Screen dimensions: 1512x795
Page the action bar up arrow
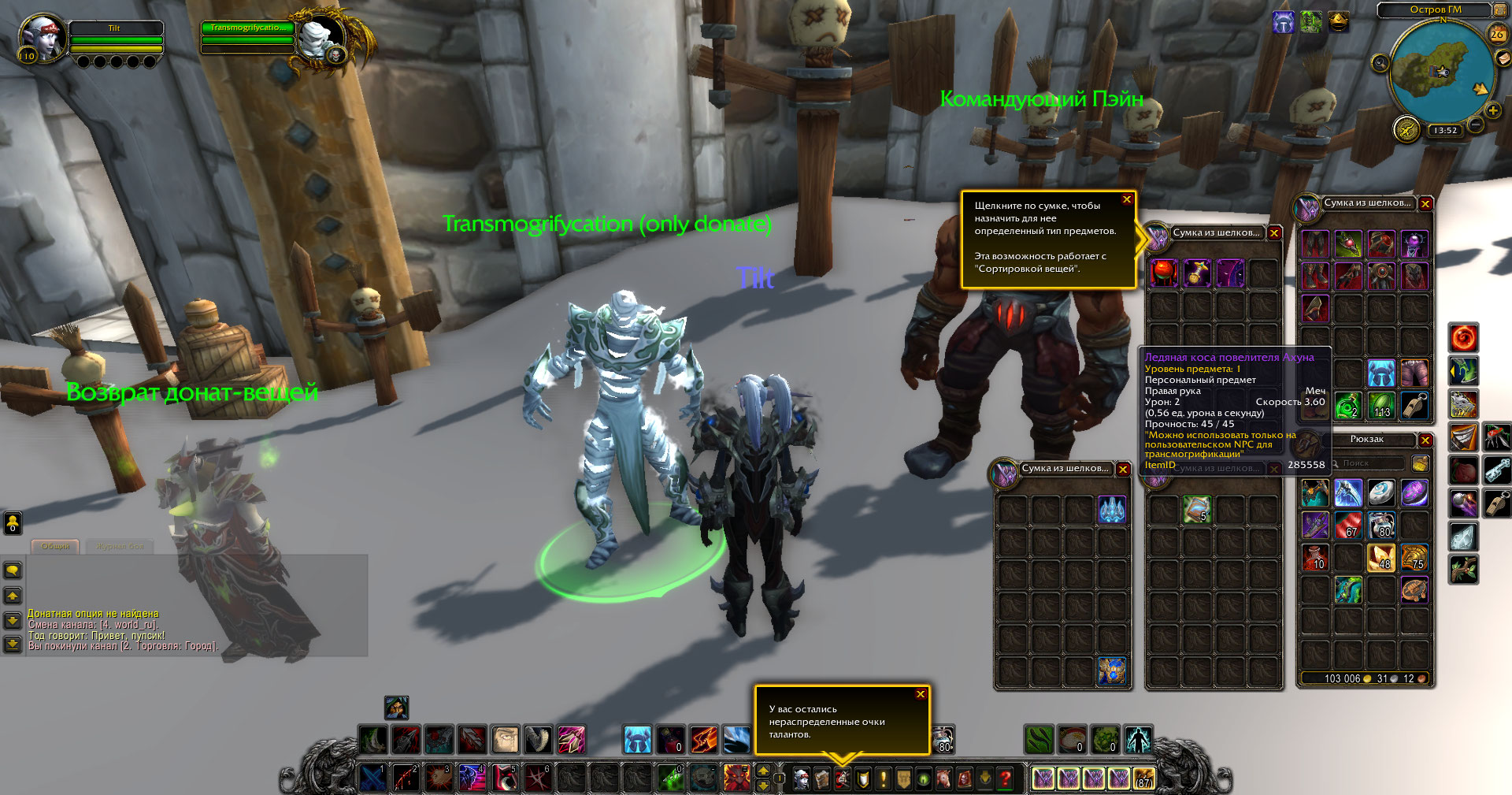(762, 771)
